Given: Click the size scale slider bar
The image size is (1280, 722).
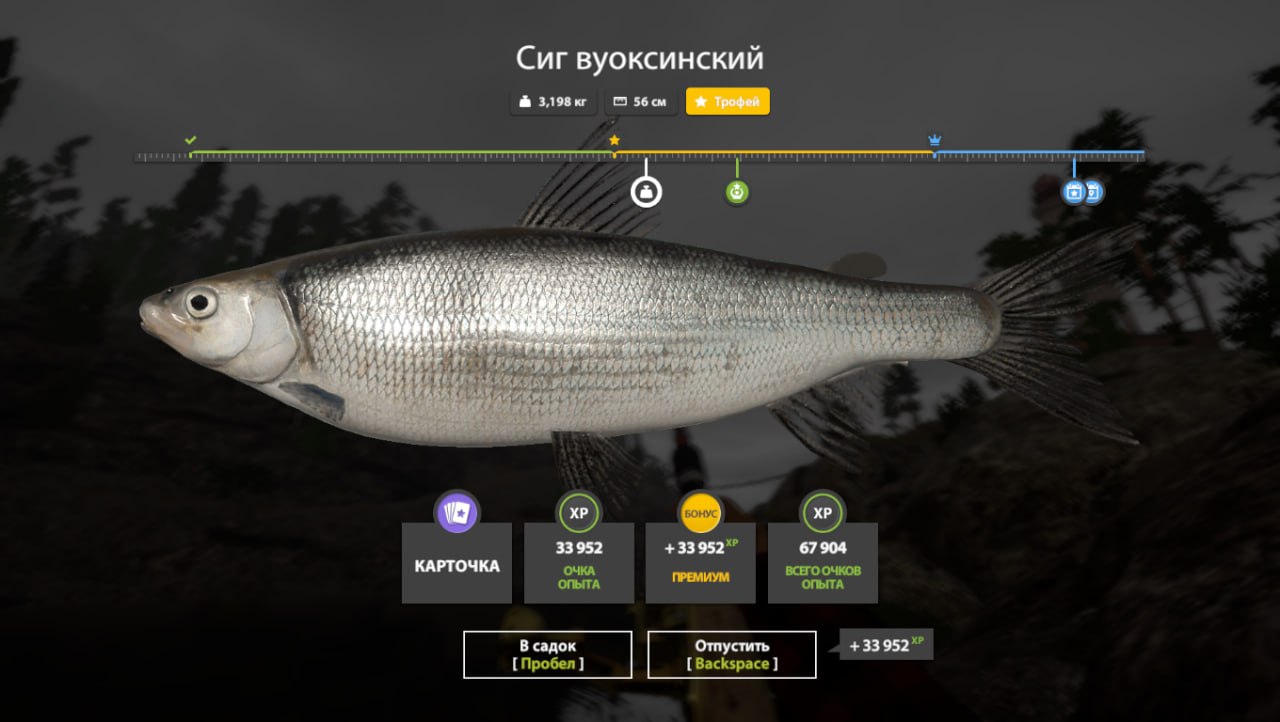Looking at the screenshot, I should click(x=640, y=154).
